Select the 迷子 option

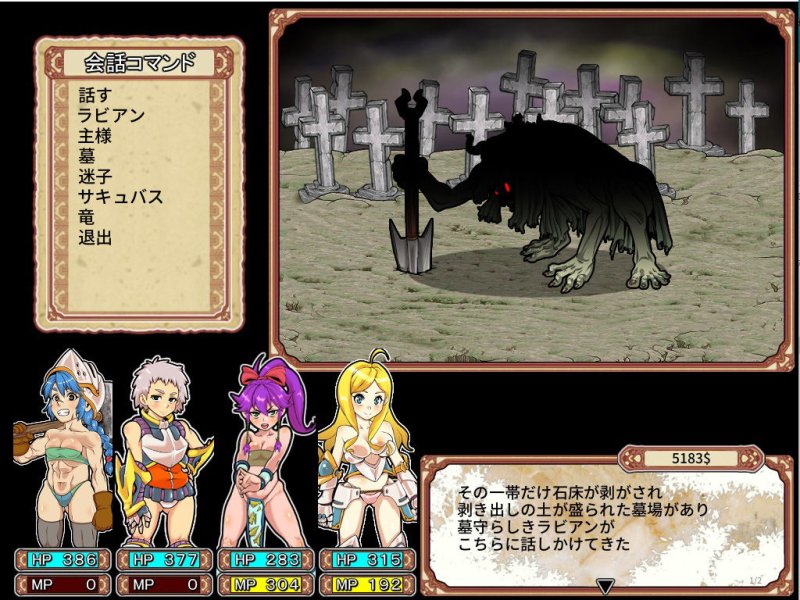94,177
